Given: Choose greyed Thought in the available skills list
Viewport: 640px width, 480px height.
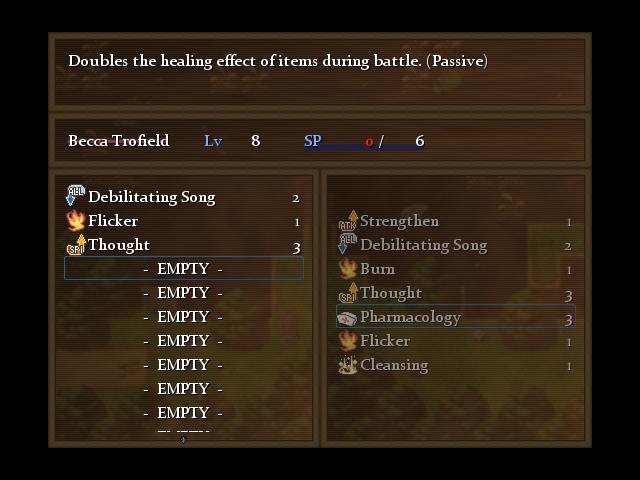Looking at the screenshot, I should point(390,293).
